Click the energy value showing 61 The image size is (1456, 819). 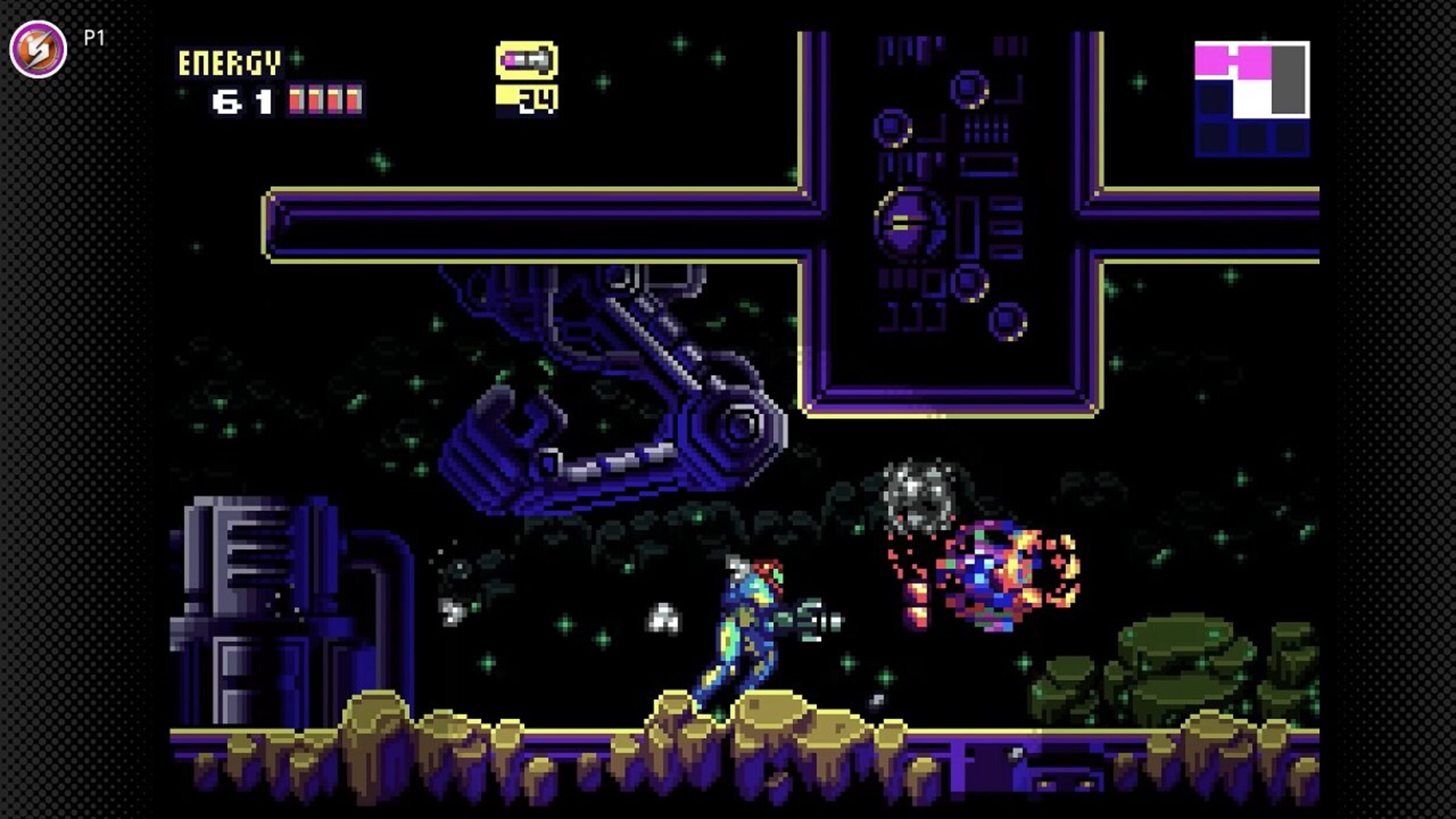click(245, 100)
